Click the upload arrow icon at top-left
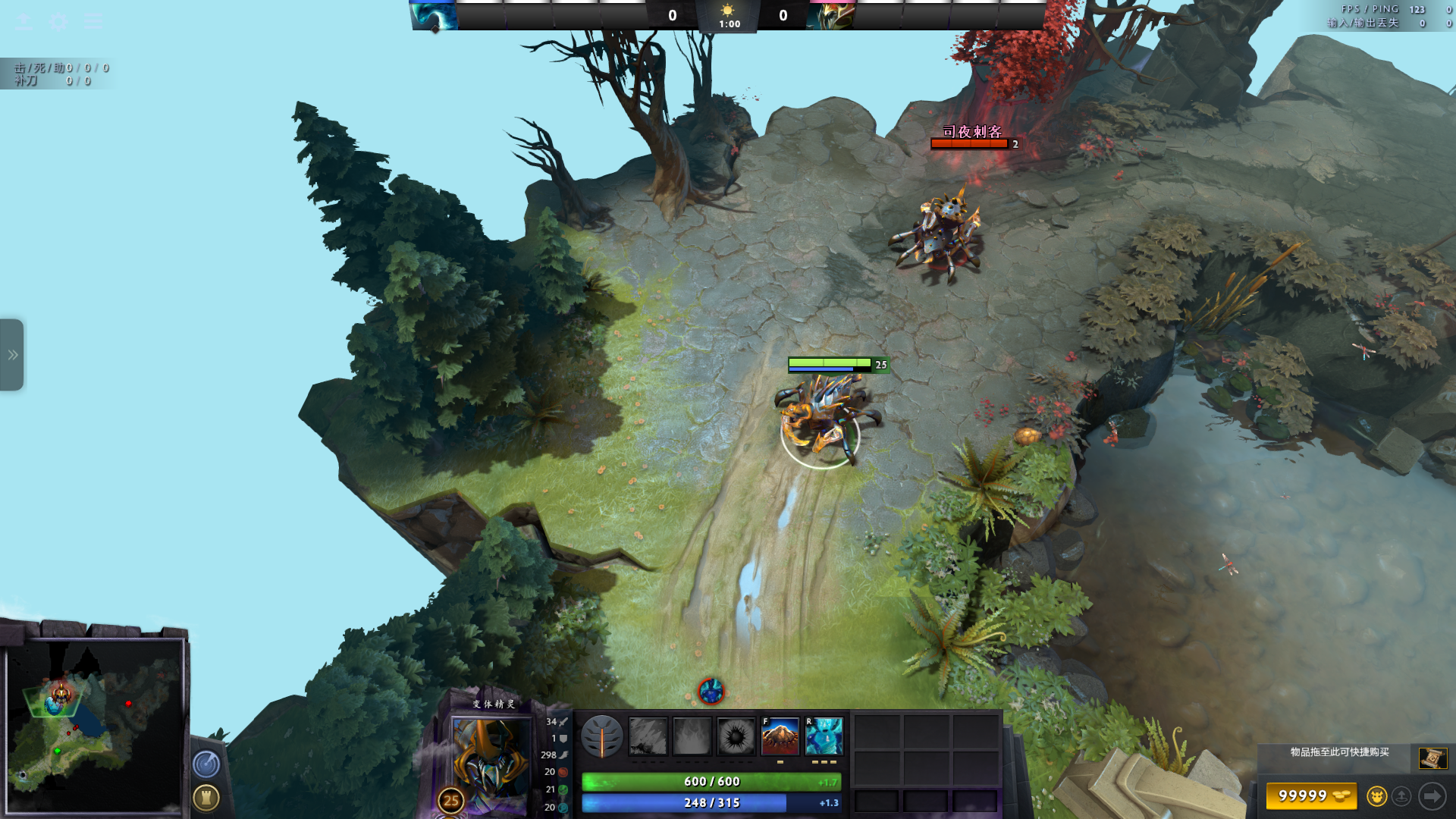This screenshot has height=819, width=1456. coord(24,21)
